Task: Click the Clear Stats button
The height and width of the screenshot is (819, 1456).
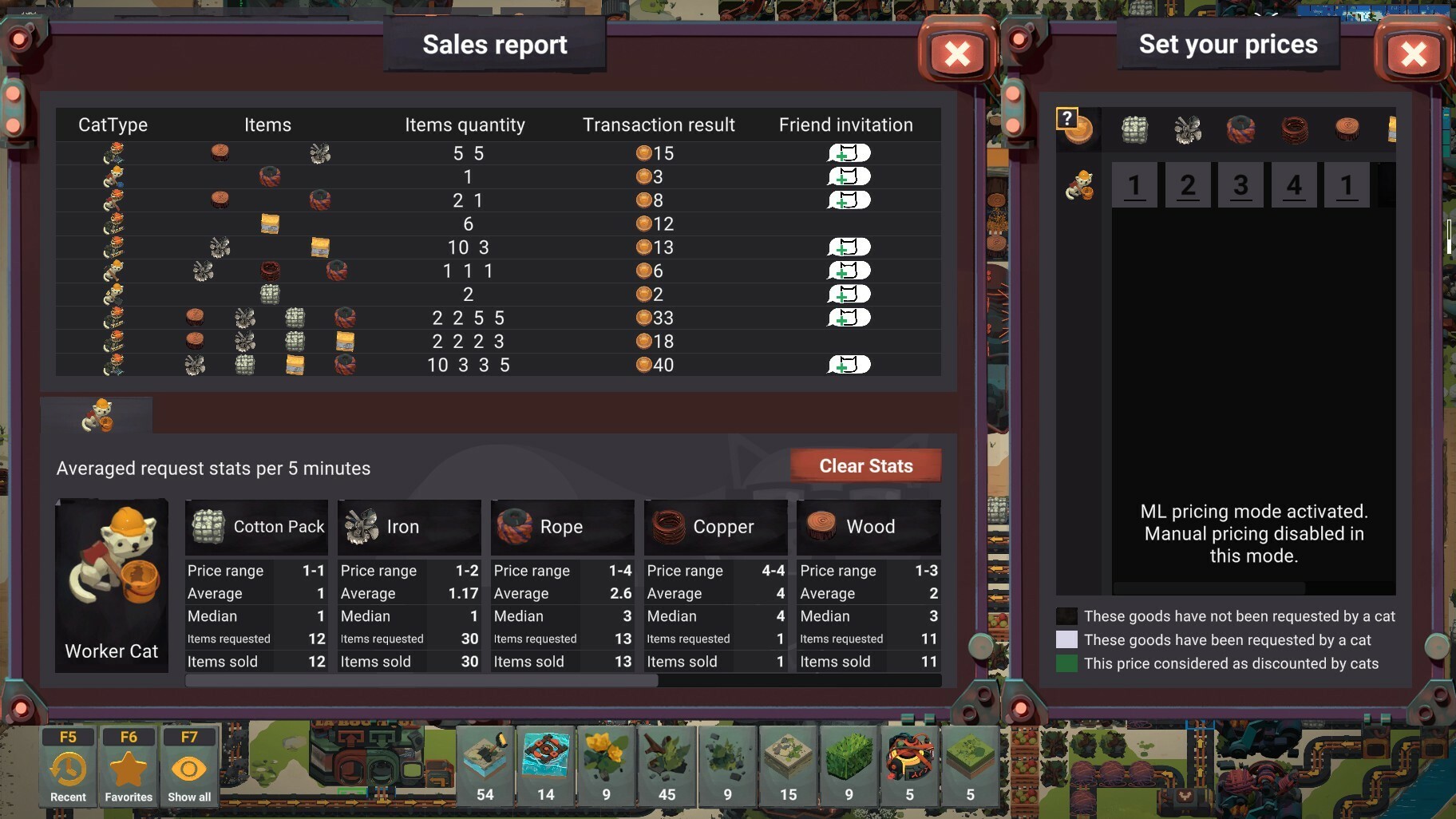Action: [x=867, y=465]
